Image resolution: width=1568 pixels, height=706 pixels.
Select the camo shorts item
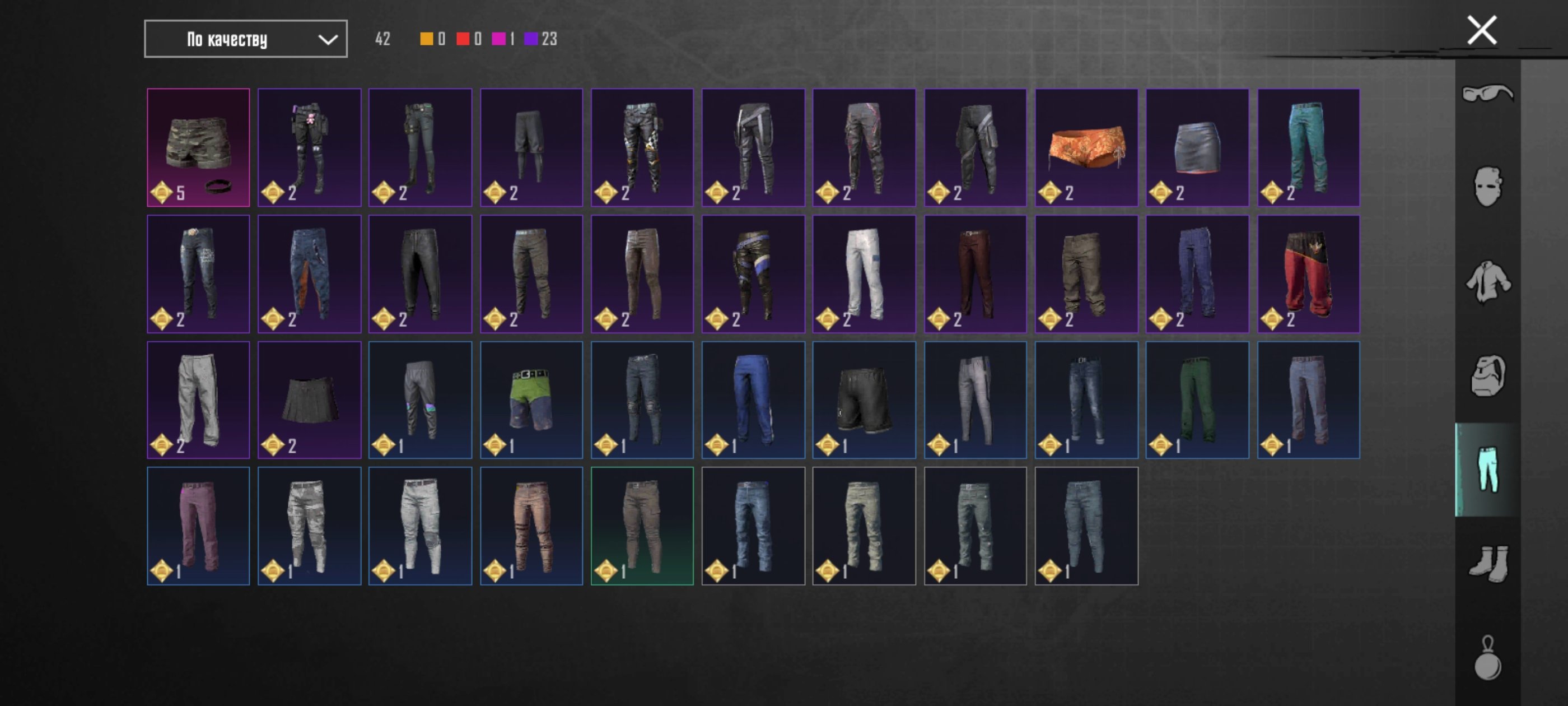(198, 147)
